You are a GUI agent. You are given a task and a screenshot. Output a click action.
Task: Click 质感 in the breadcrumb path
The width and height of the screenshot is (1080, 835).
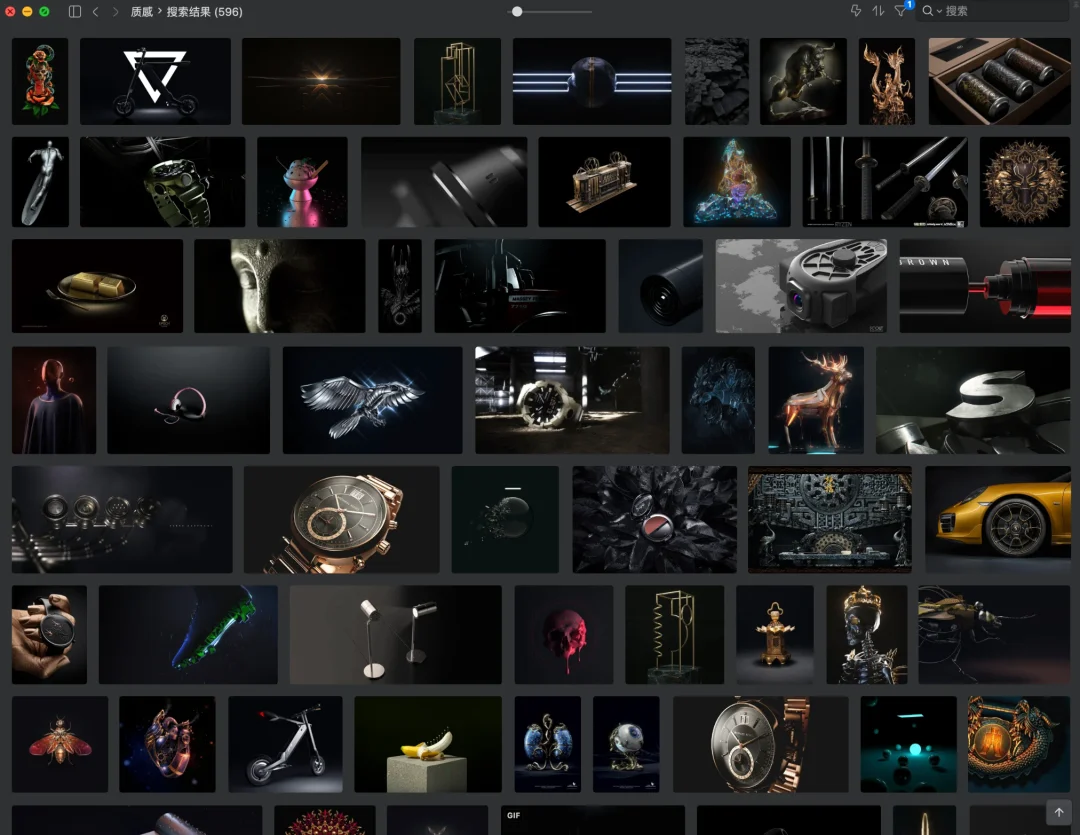click(142, 11)
